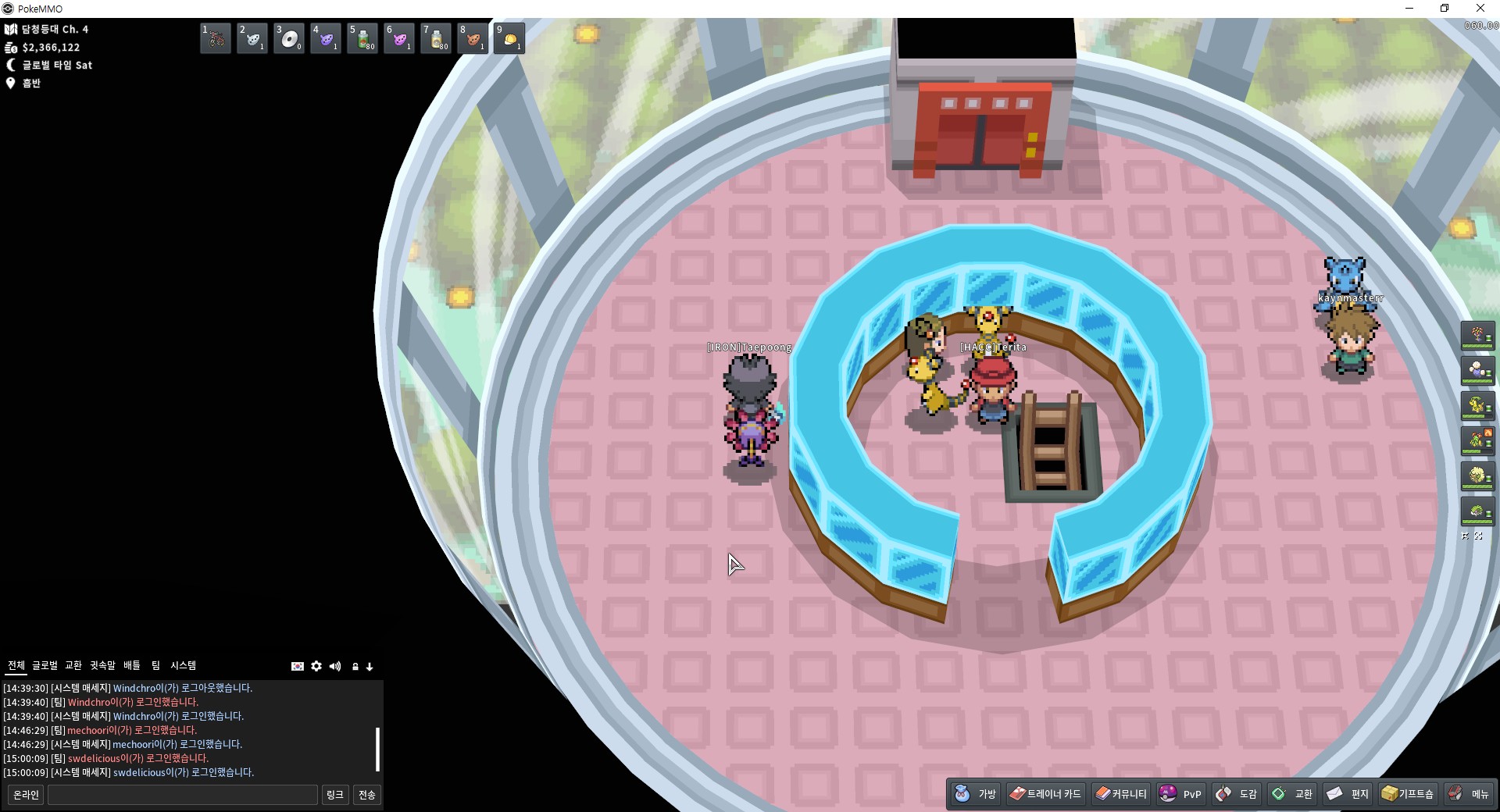Open the 메뉴 main menu
The width and height of the screenshot is (1500, 812).
coord(1470,794)
